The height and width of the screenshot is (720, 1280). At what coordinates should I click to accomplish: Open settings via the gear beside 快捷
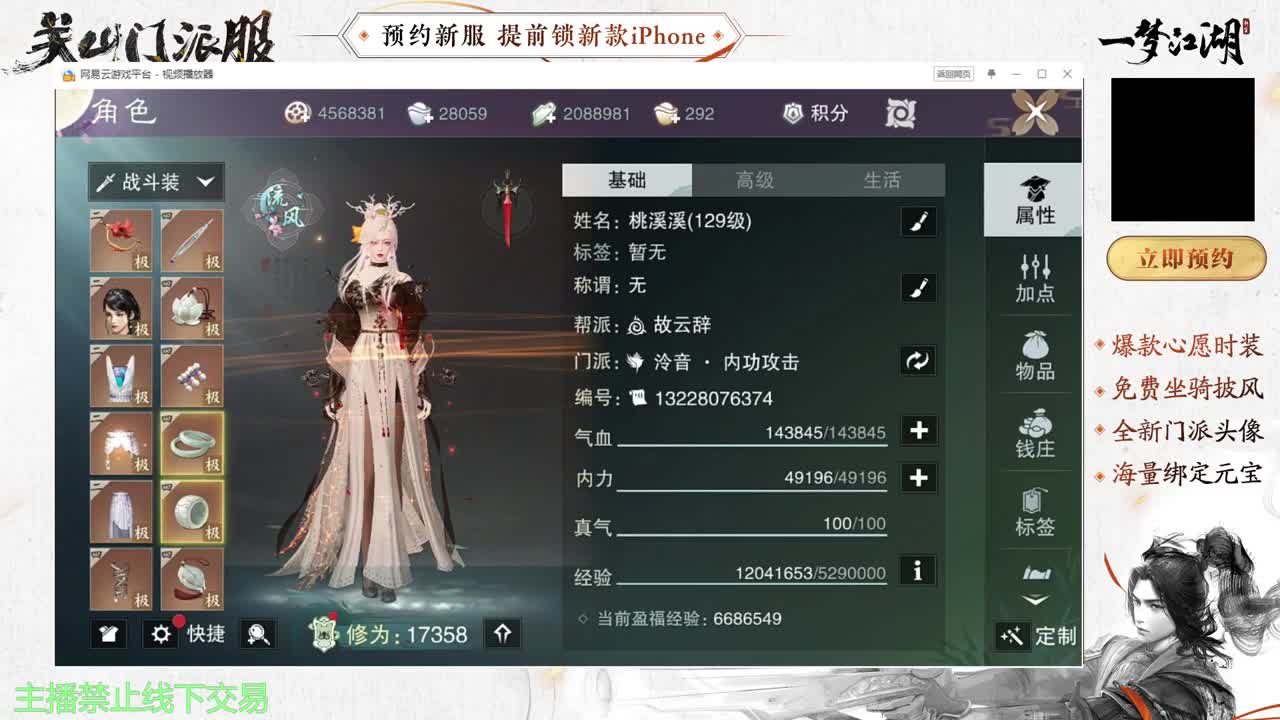tap(162, 635)
